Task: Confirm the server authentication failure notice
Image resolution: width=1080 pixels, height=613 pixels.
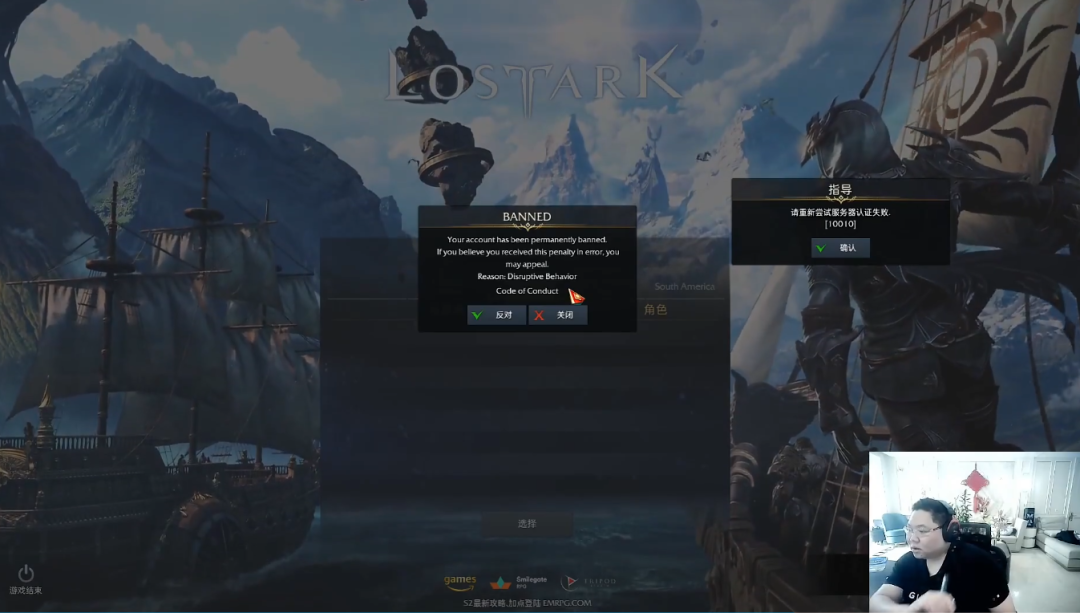Action: tap(840, 248)
